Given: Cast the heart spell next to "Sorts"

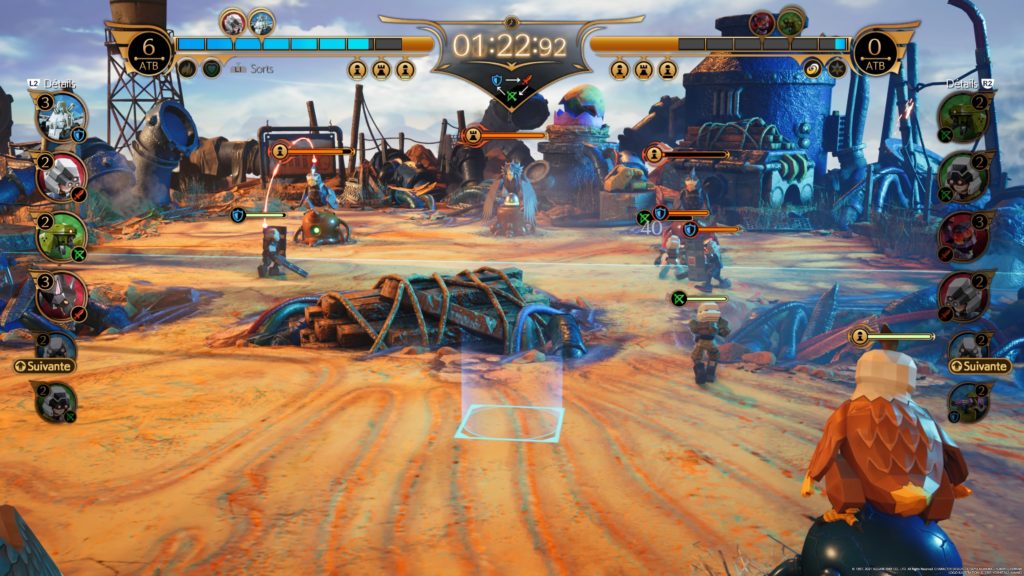Looking at the screenshot, I should click(211, 68).
